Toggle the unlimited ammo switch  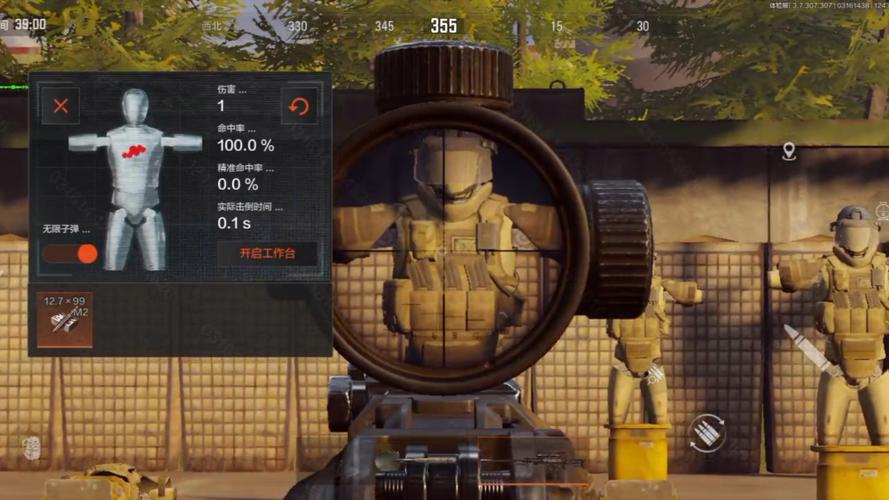(70, 253)
